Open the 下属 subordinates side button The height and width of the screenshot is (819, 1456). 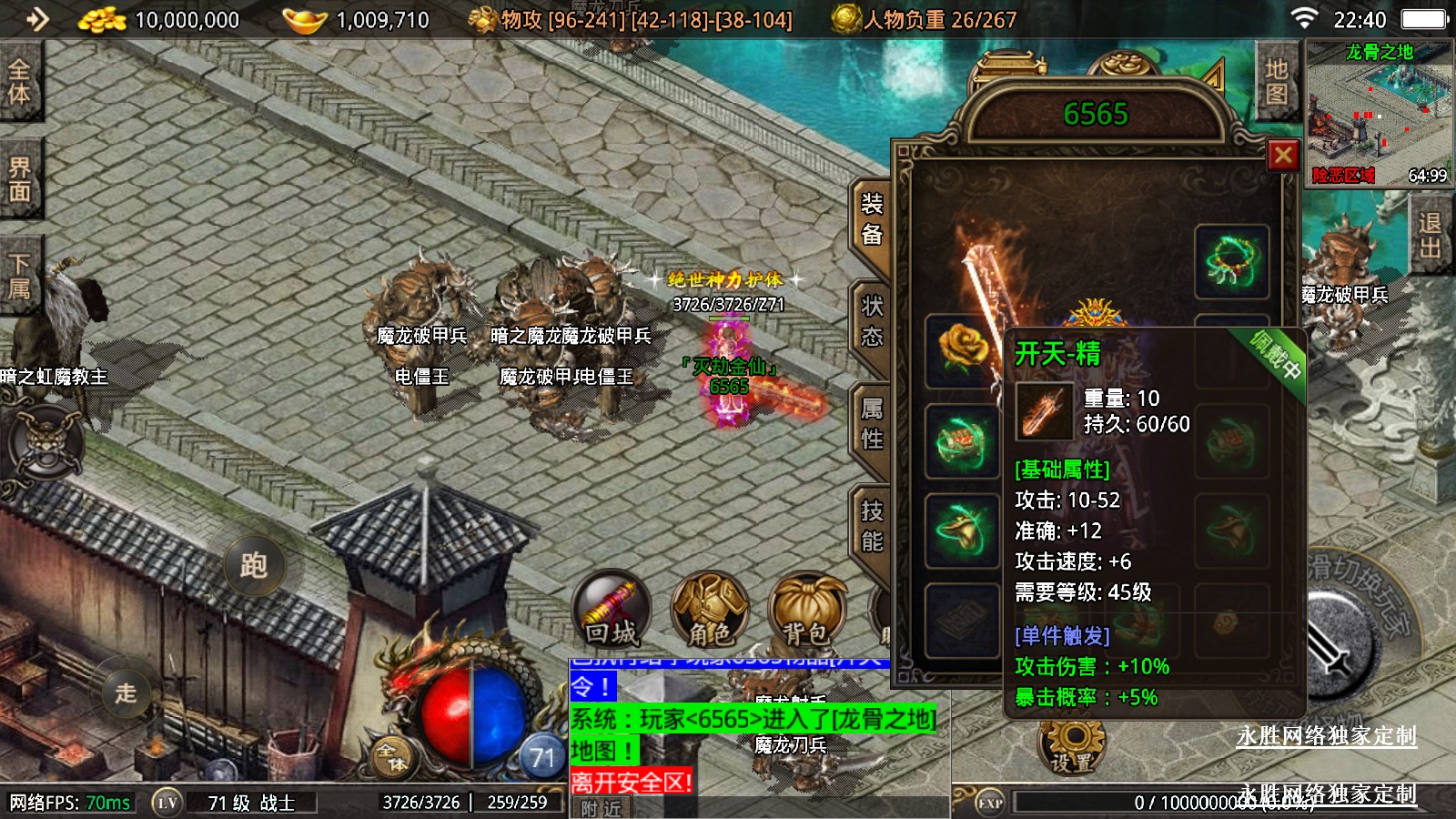coord(20,277)
